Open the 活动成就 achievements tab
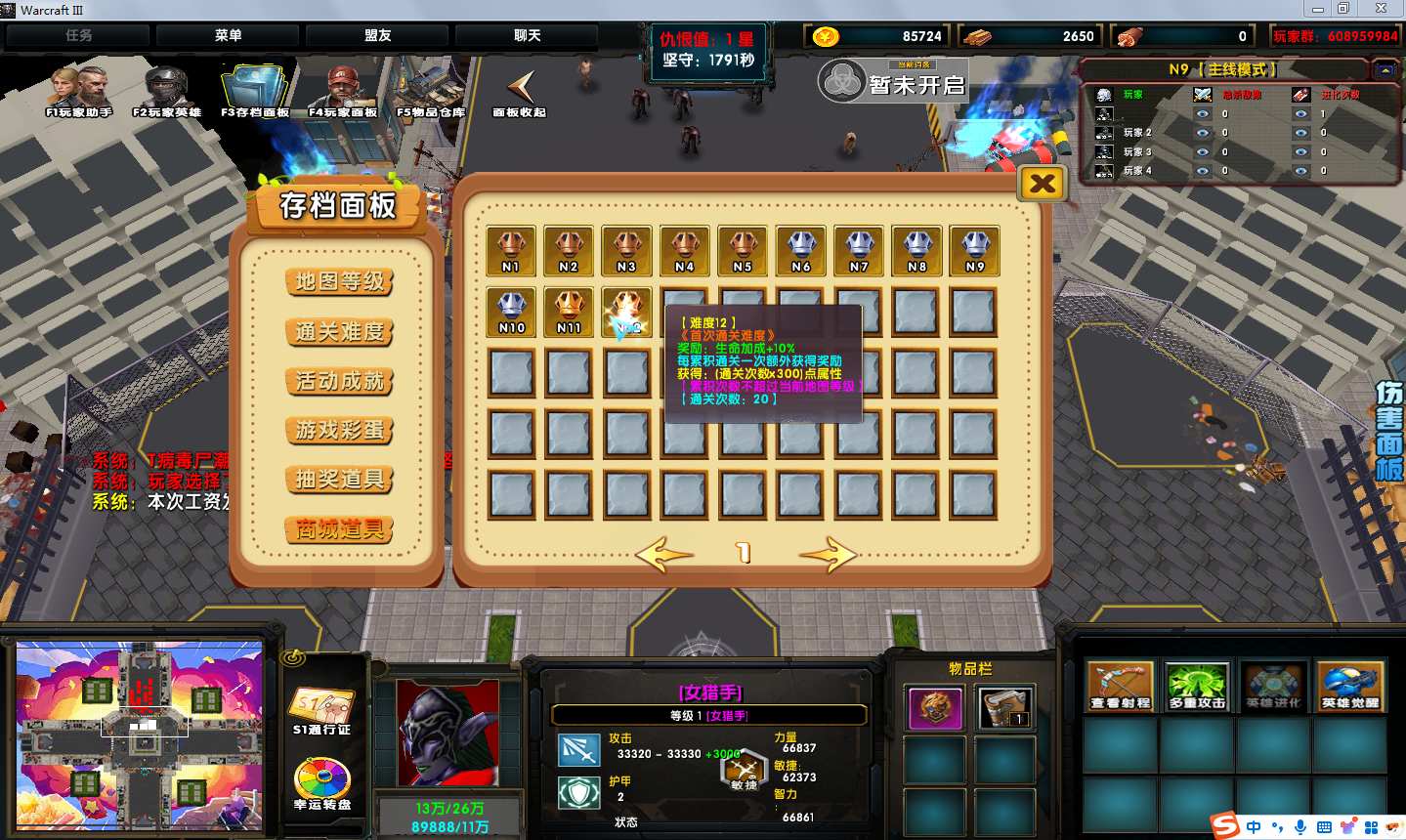Image resolution: width=1406 pixels, height=840 pixels. 340,381
